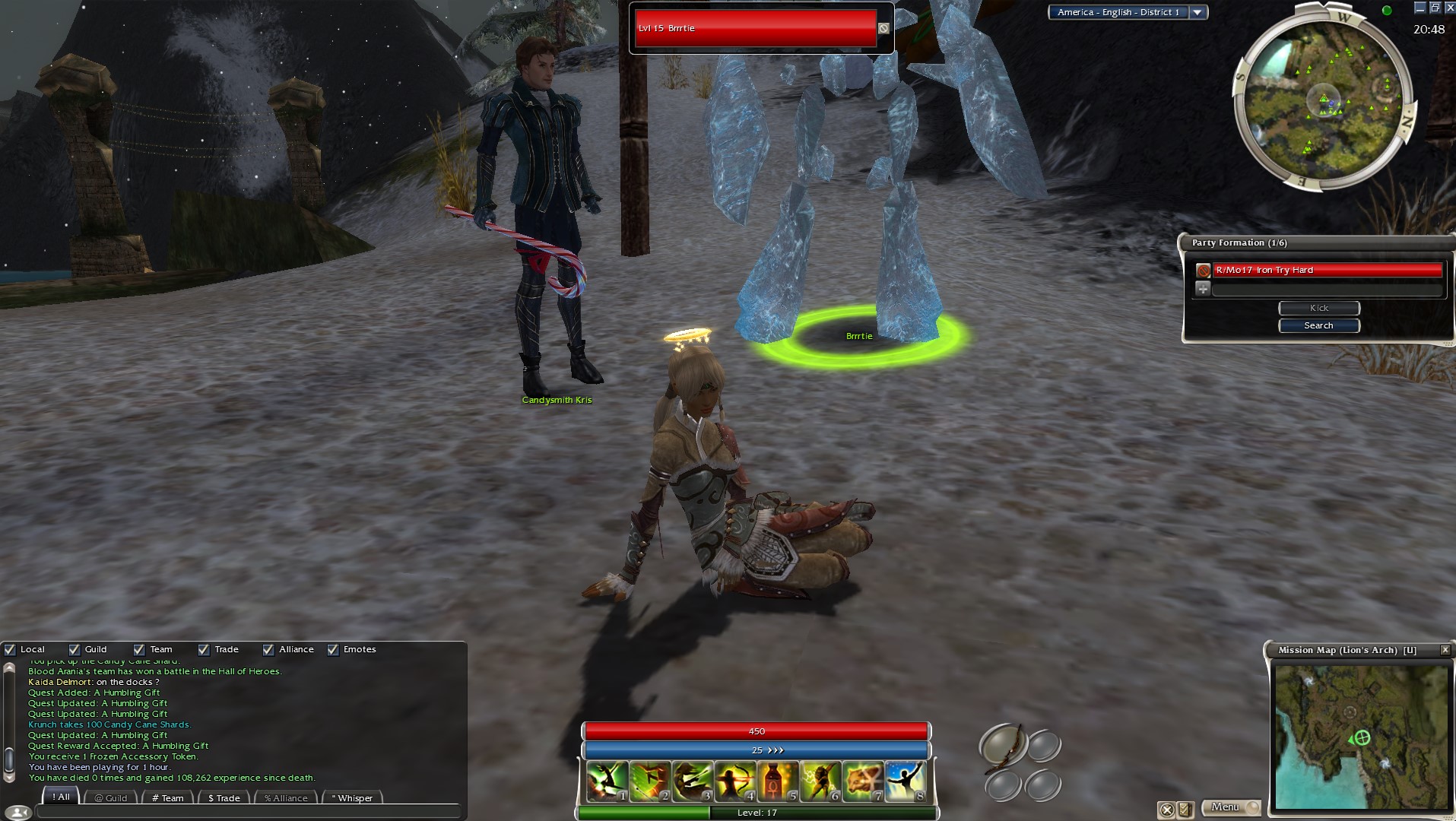The image size is (1456, 821).
Task: Select the Trade chat tab
Action: coord(224,797)
